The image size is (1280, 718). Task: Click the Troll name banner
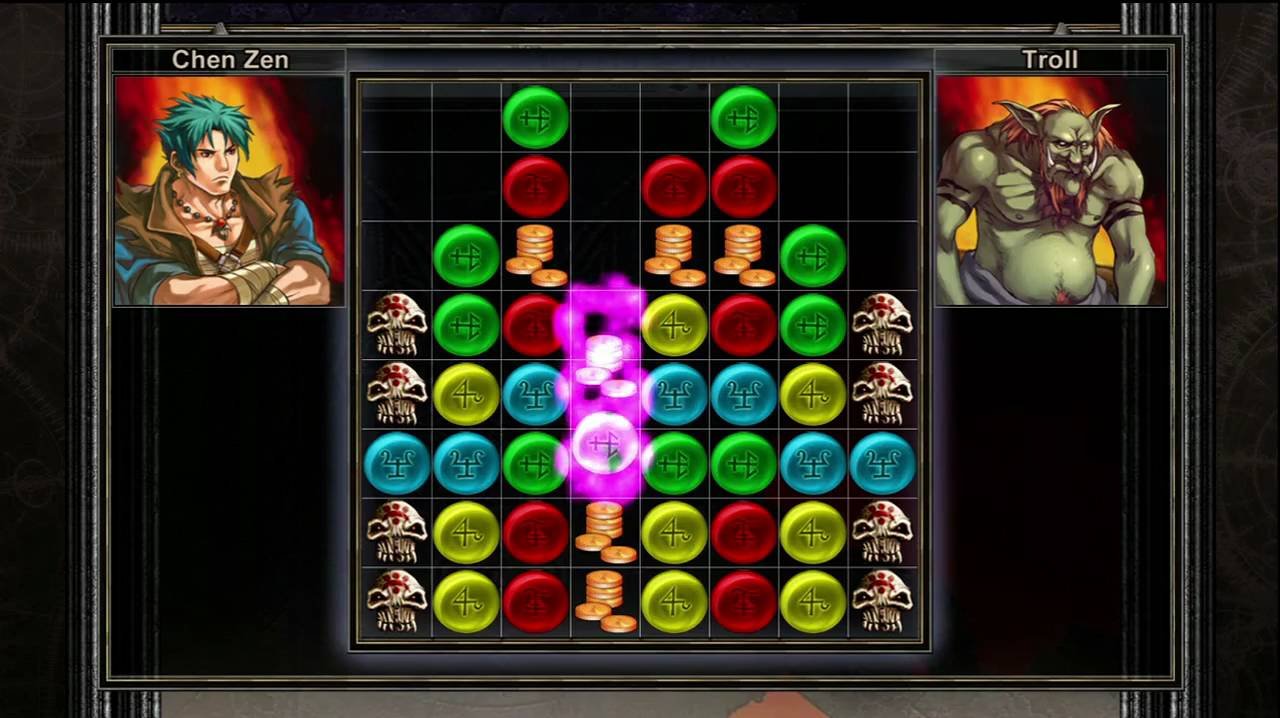1050,60
